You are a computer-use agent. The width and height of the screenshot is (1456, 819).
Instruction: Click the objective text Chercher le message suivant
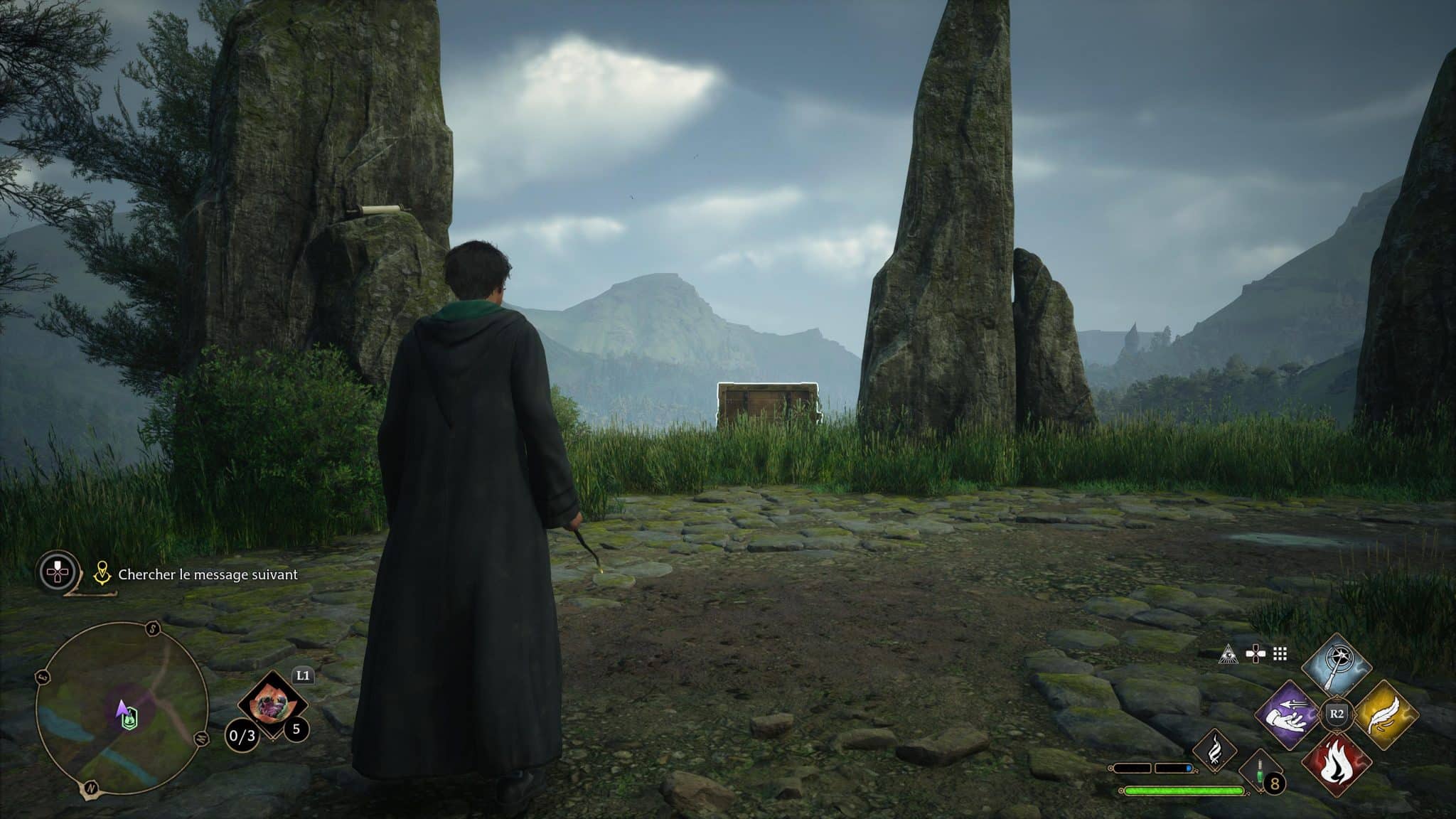pyautogui.click(x=208, y=574)
